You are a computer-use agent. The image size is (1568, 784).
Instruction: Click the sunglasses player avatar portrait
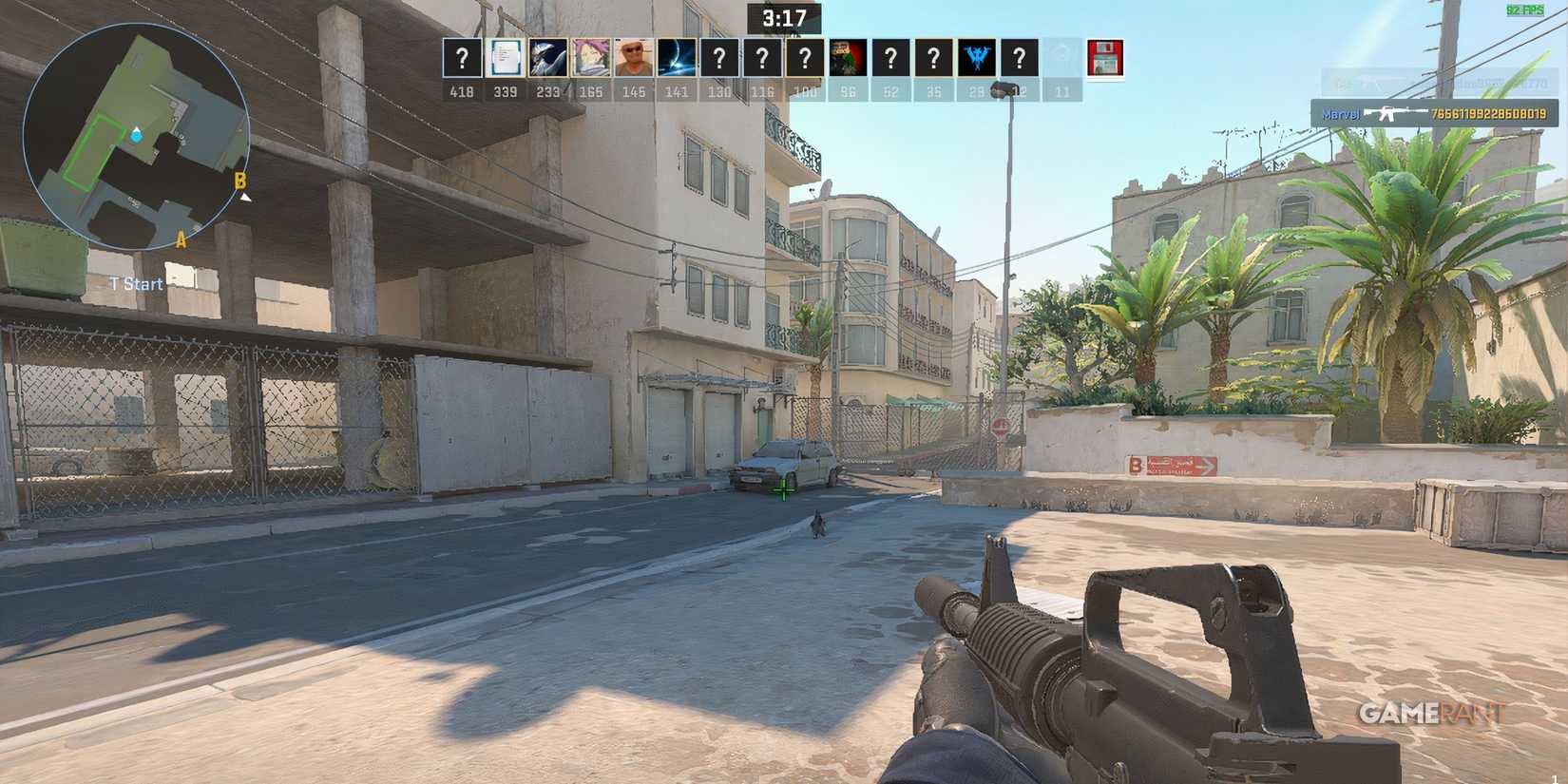(634, 59)
